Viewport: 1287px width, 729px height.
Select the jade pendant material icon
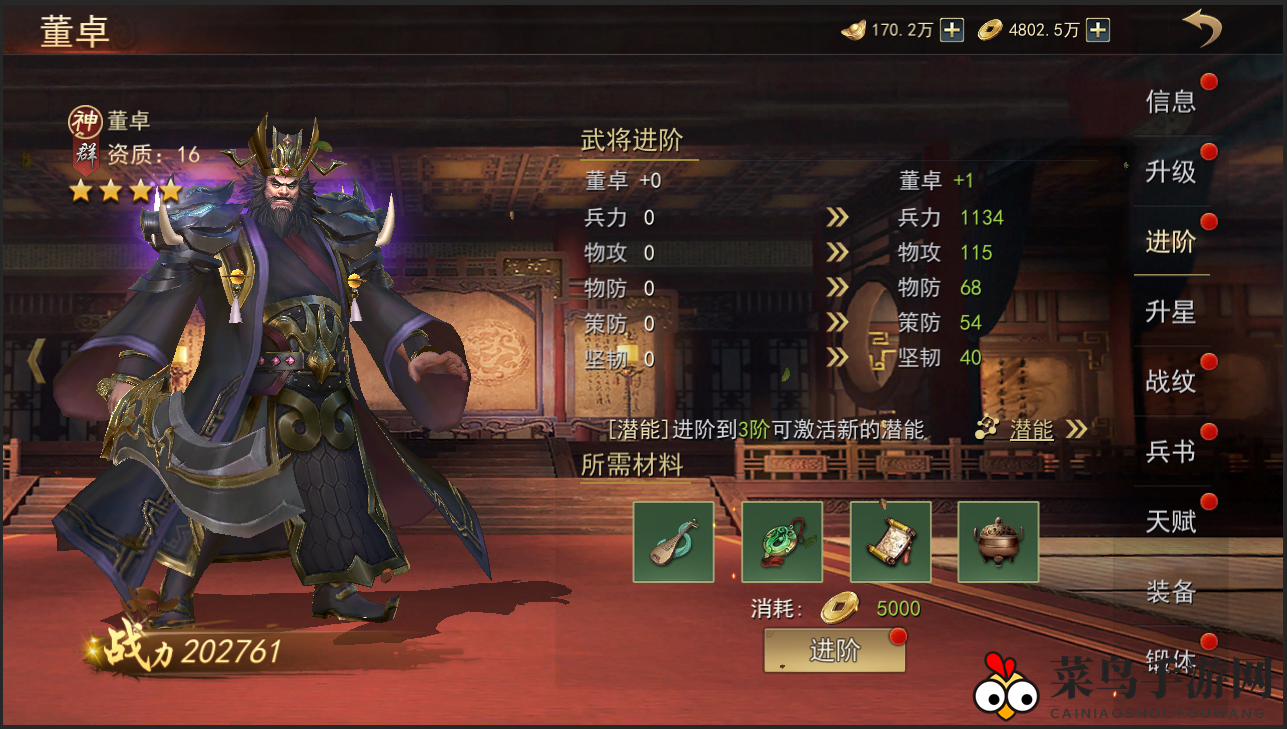click(781, 542)
